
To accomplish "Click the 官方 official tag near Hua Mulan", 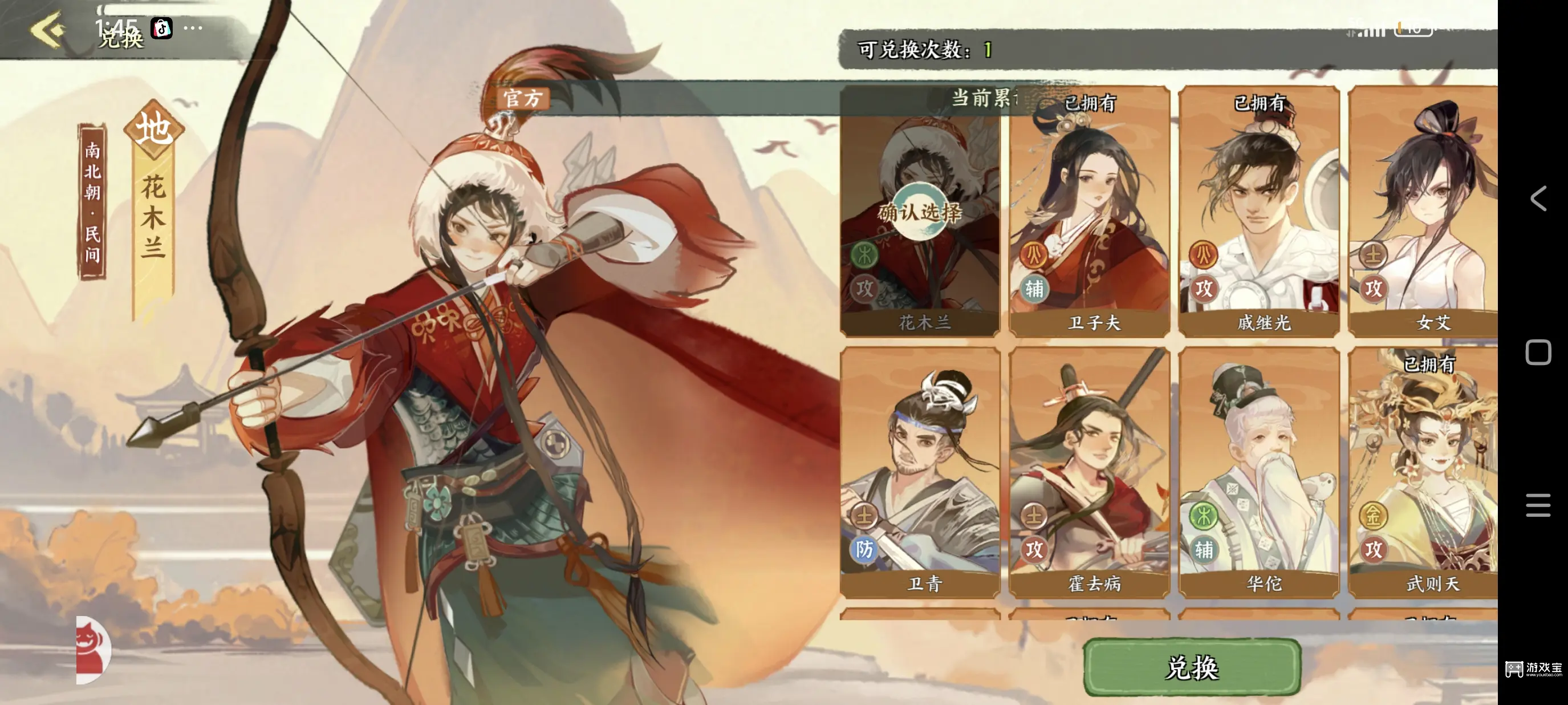I will pyautogui.click(x=523, y=99).
